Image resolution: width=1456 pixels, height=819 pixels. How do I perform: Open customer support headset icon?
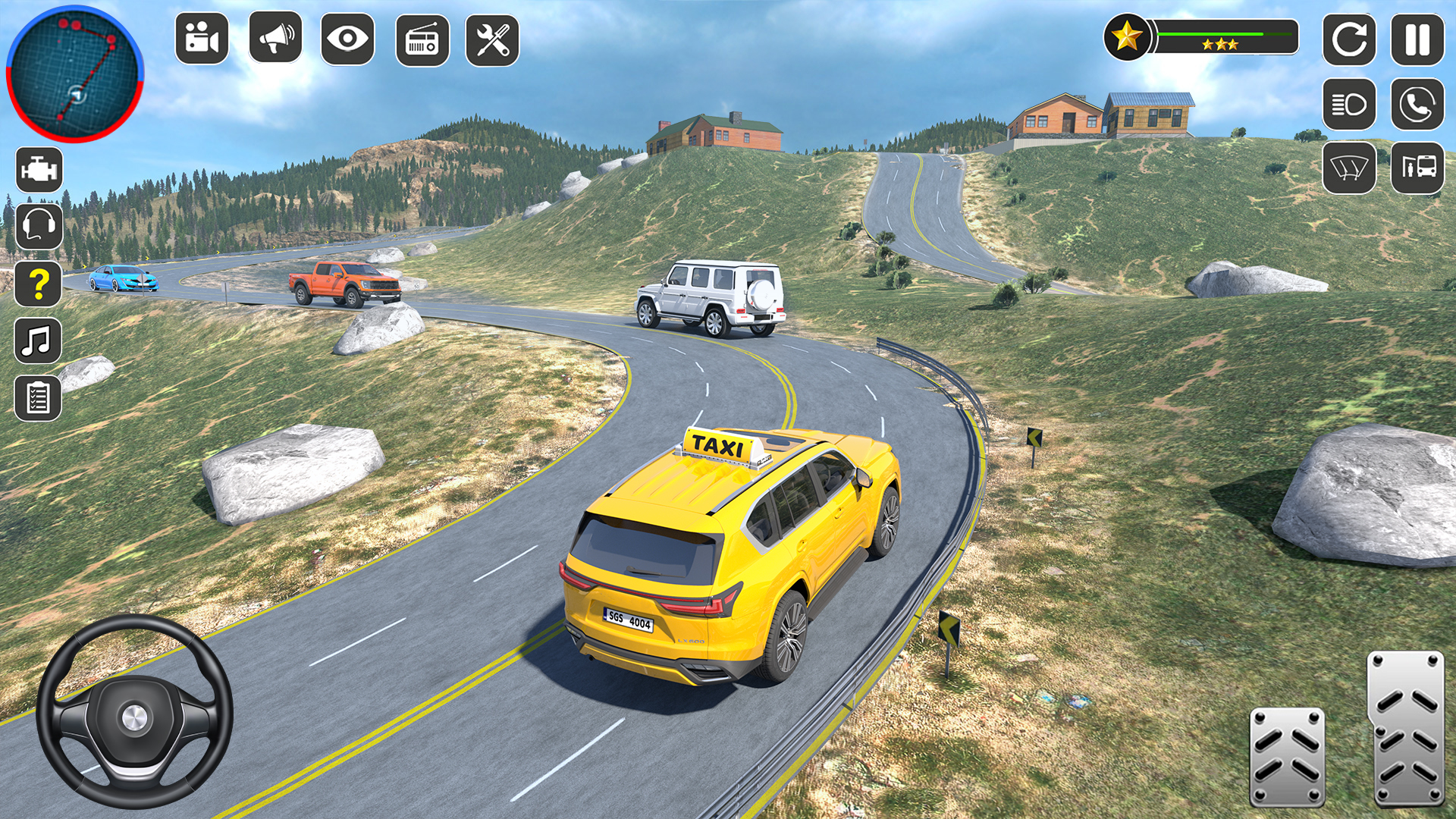click(x=39, y=227)
